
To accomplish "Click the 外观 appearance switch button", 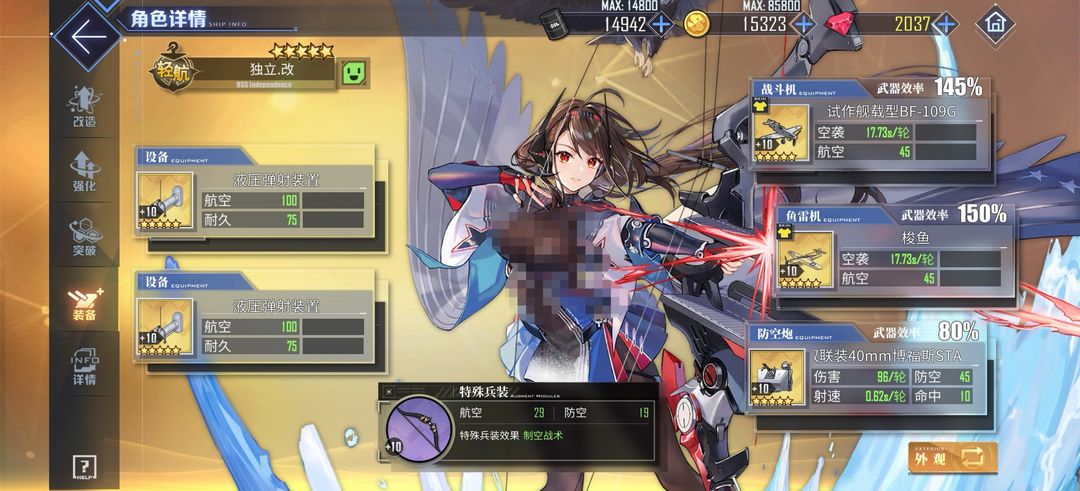I will click(952, 458).
